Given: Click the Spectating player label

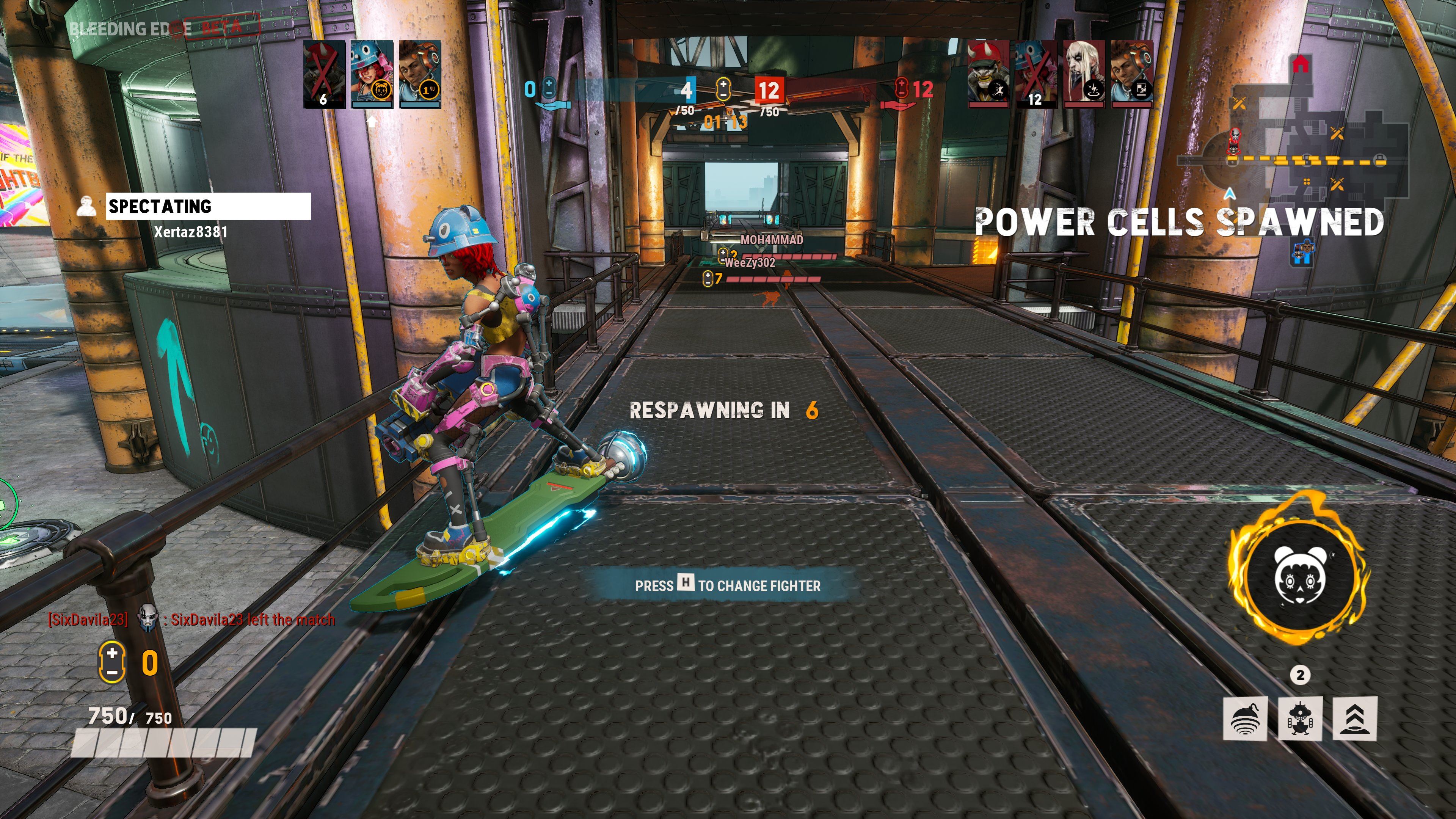Looking at the screenshot, I should pyautogui.click(x=208, y=206).
